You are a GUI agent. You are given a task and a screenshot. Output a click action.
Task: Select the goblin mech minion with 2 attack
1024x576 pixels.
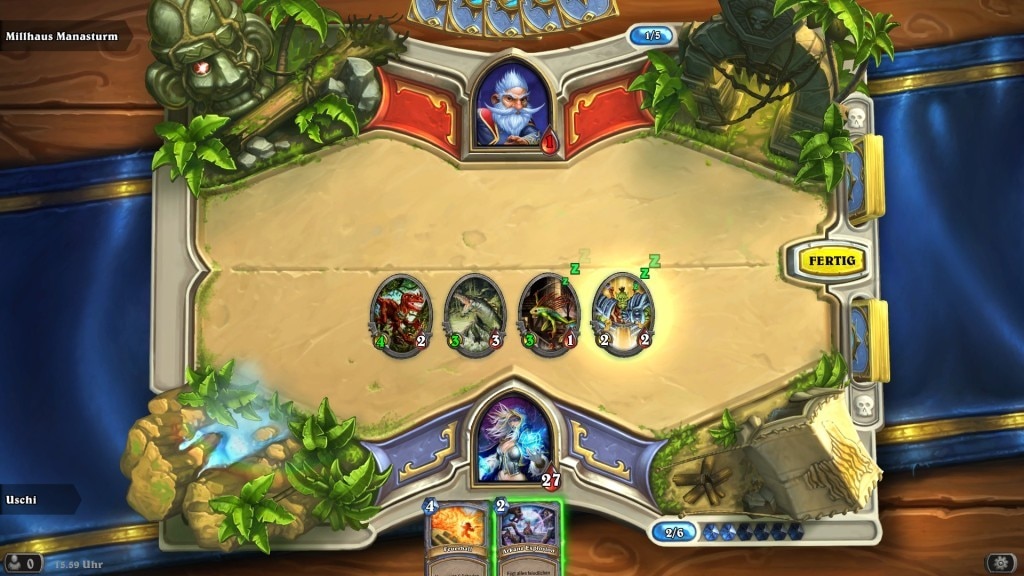623,313
